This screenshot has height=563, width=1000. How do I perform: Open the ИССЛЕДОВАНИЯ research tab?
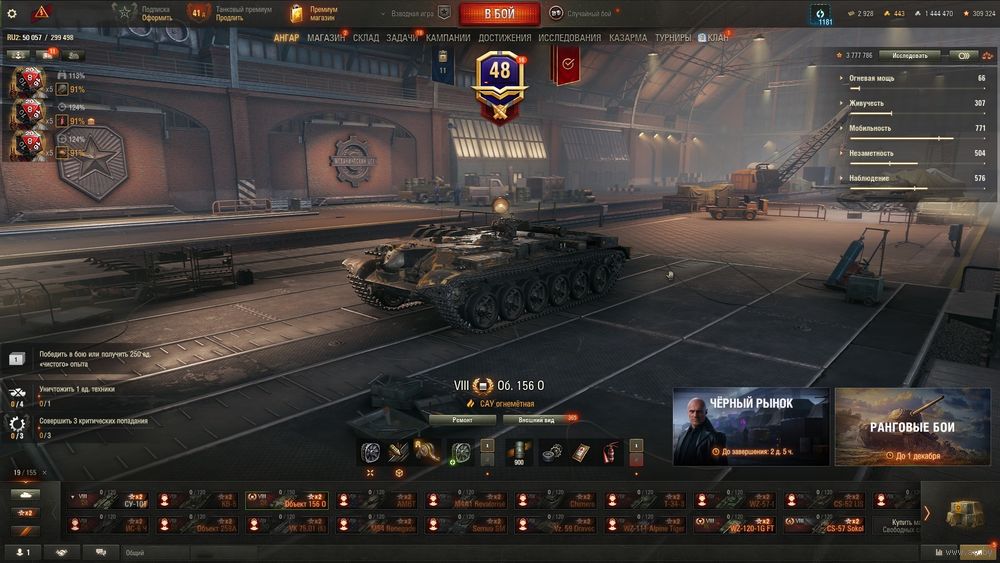pos(570,38)
